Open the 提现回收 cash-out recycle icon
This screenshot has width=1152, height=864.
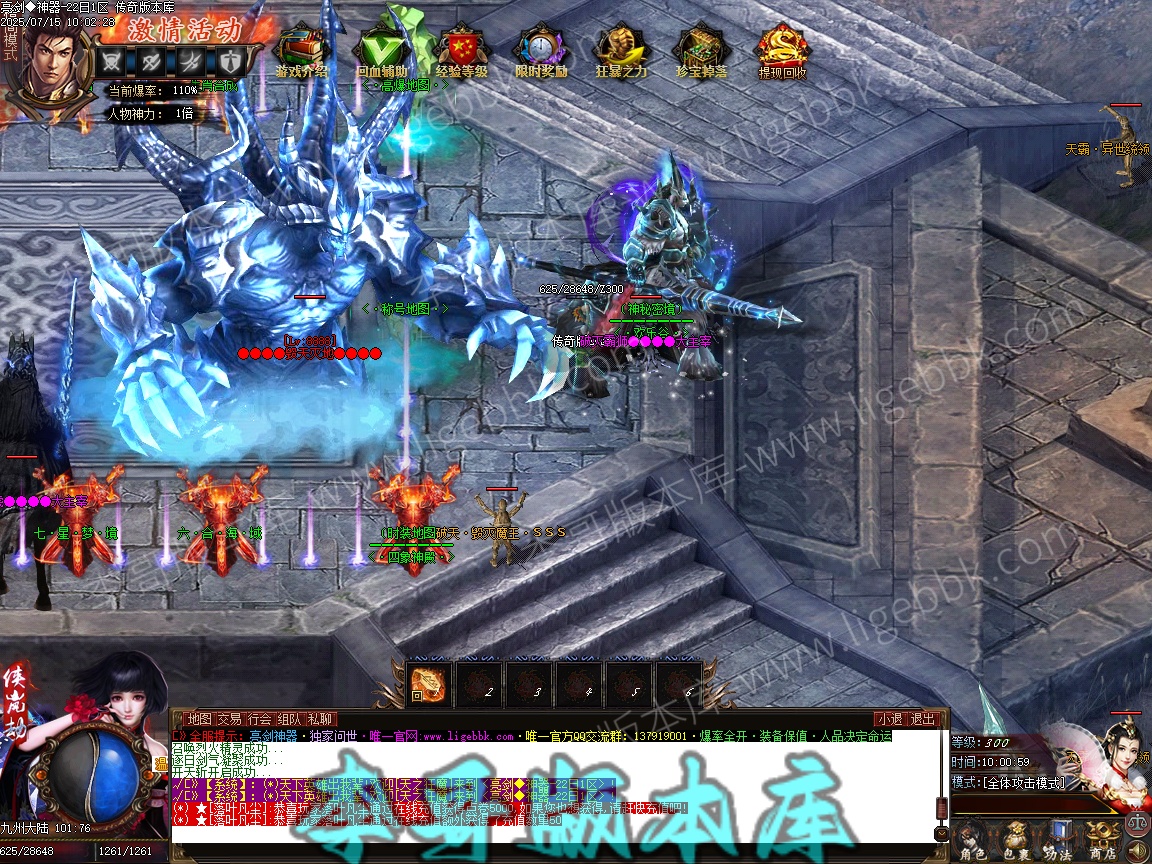[x=782, y=50]
